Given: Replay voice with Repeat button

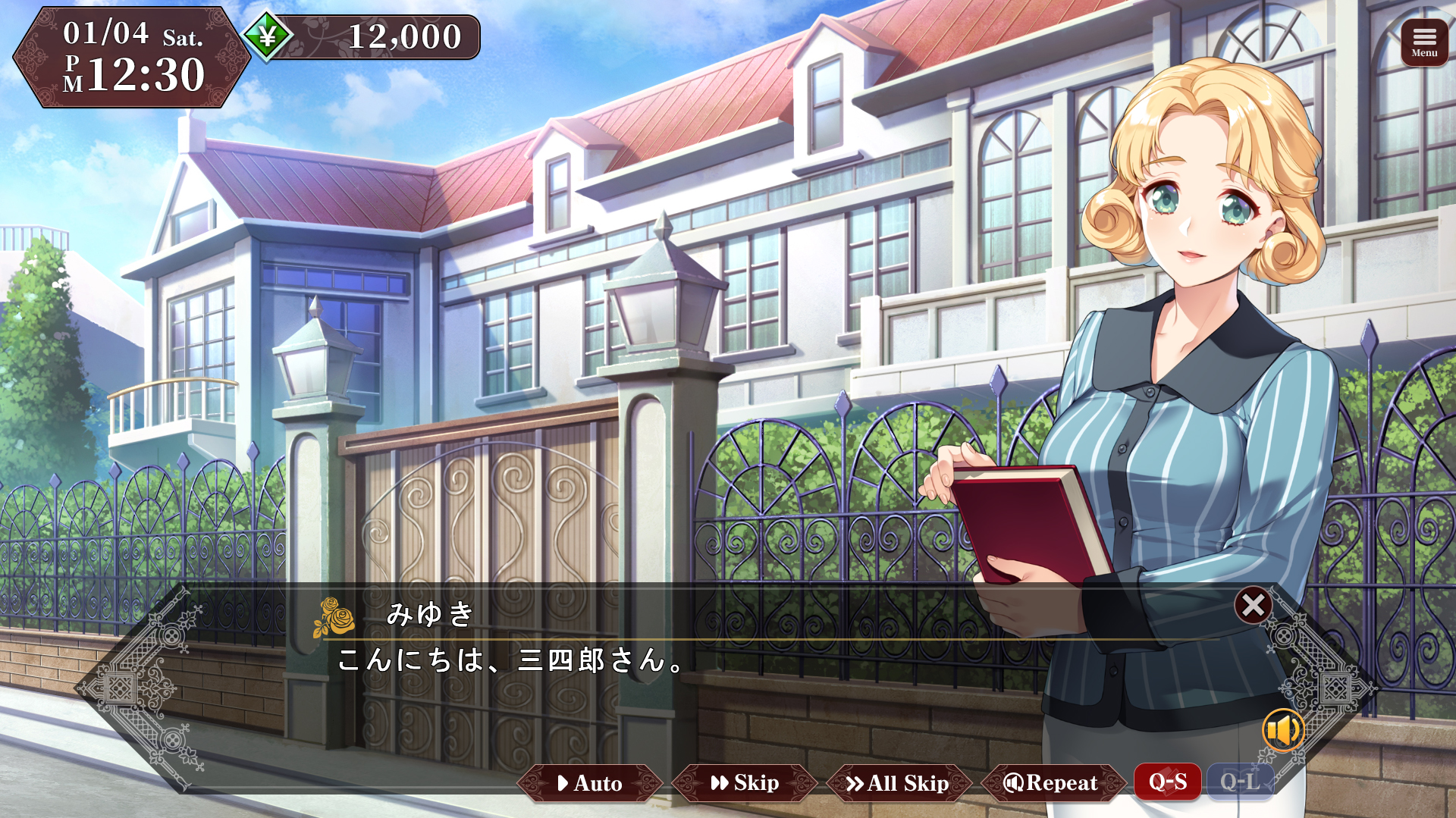Looking at the screenshot, I should tap(1053, 782).
